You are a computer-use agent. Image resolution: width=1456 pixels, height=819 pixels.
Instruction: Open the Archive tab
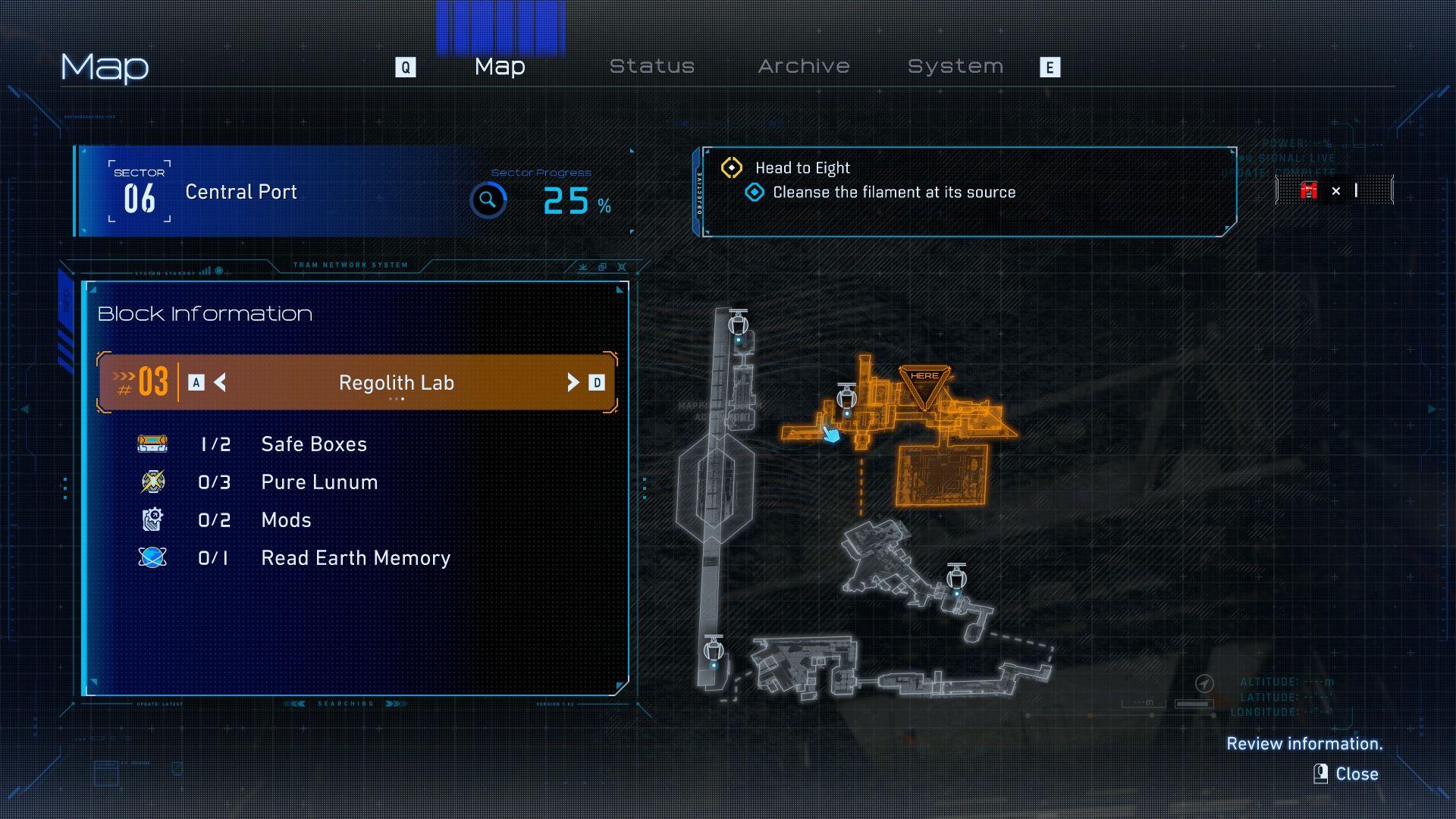point(803,67)
